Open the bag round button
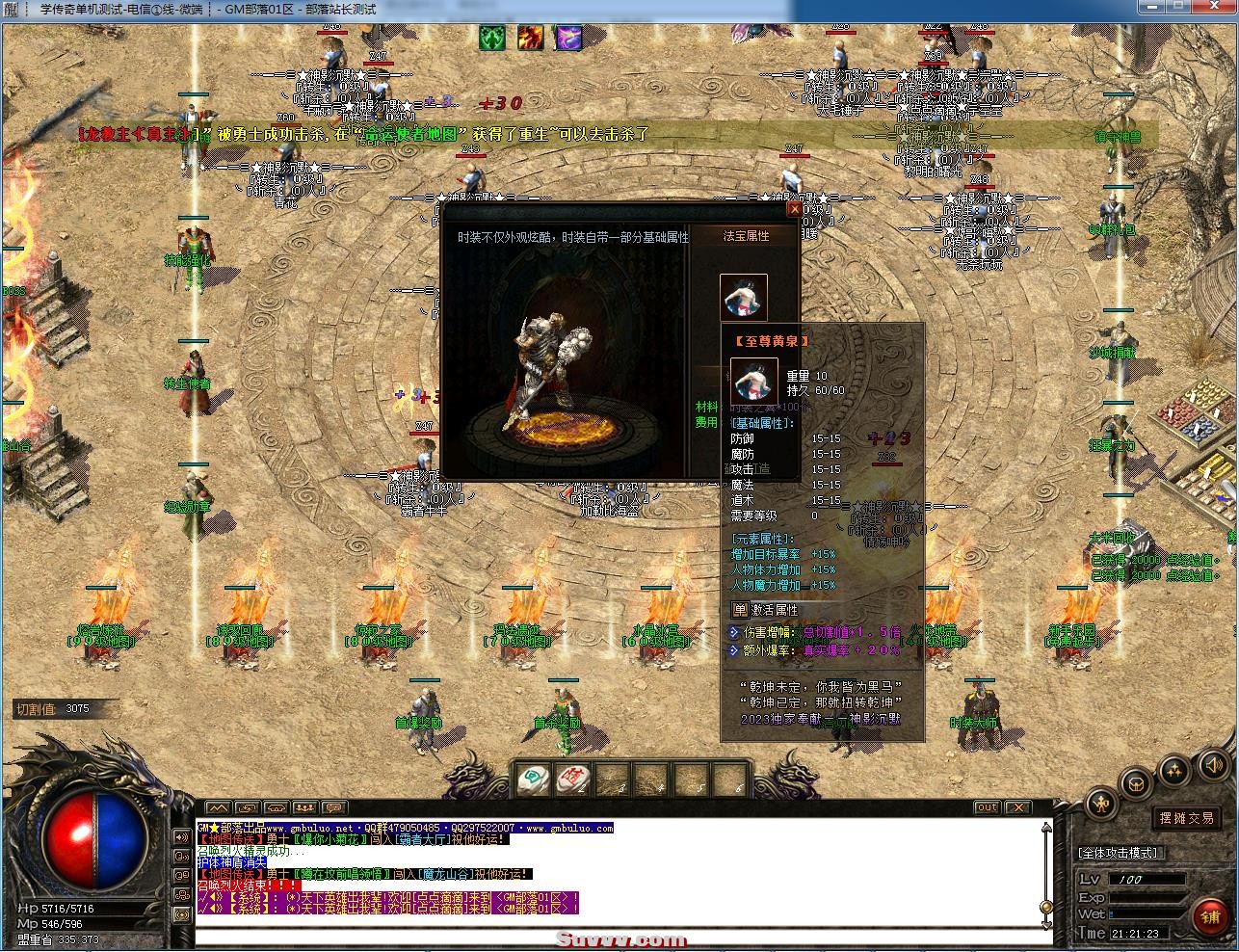1239x952 pixels. [x=1137, y=782]
